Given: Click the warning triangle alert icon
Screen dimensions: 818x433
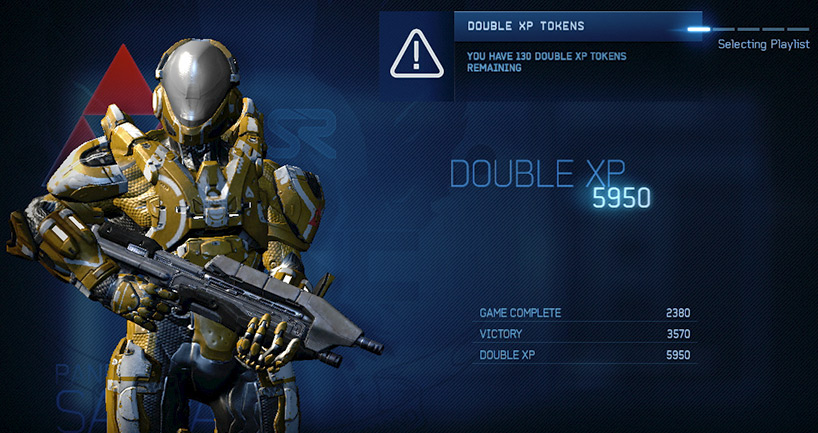Looking at the screenshot, I should click(x=416, y=55).
